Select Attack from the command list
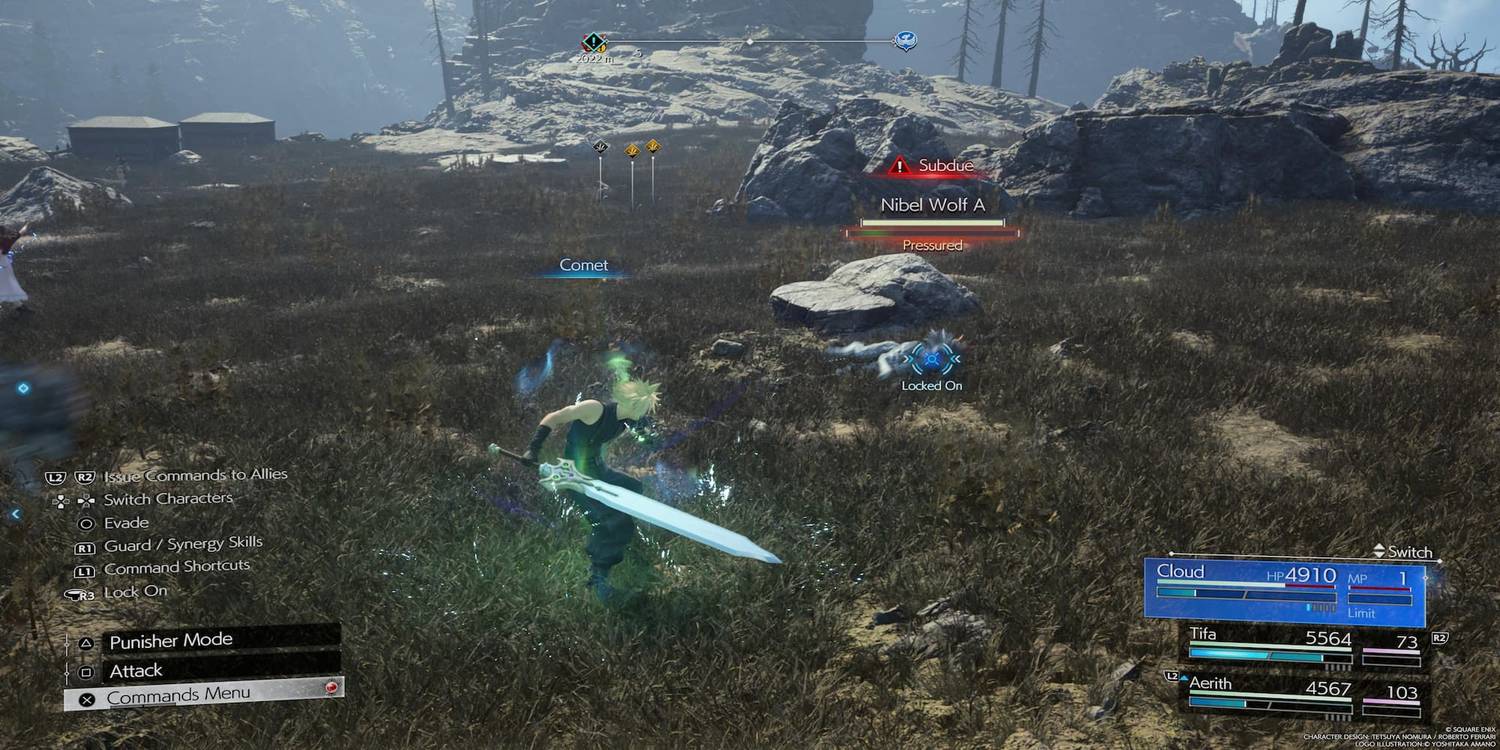The width and height of the screenshot is (1500, 750). pos(136,670)
